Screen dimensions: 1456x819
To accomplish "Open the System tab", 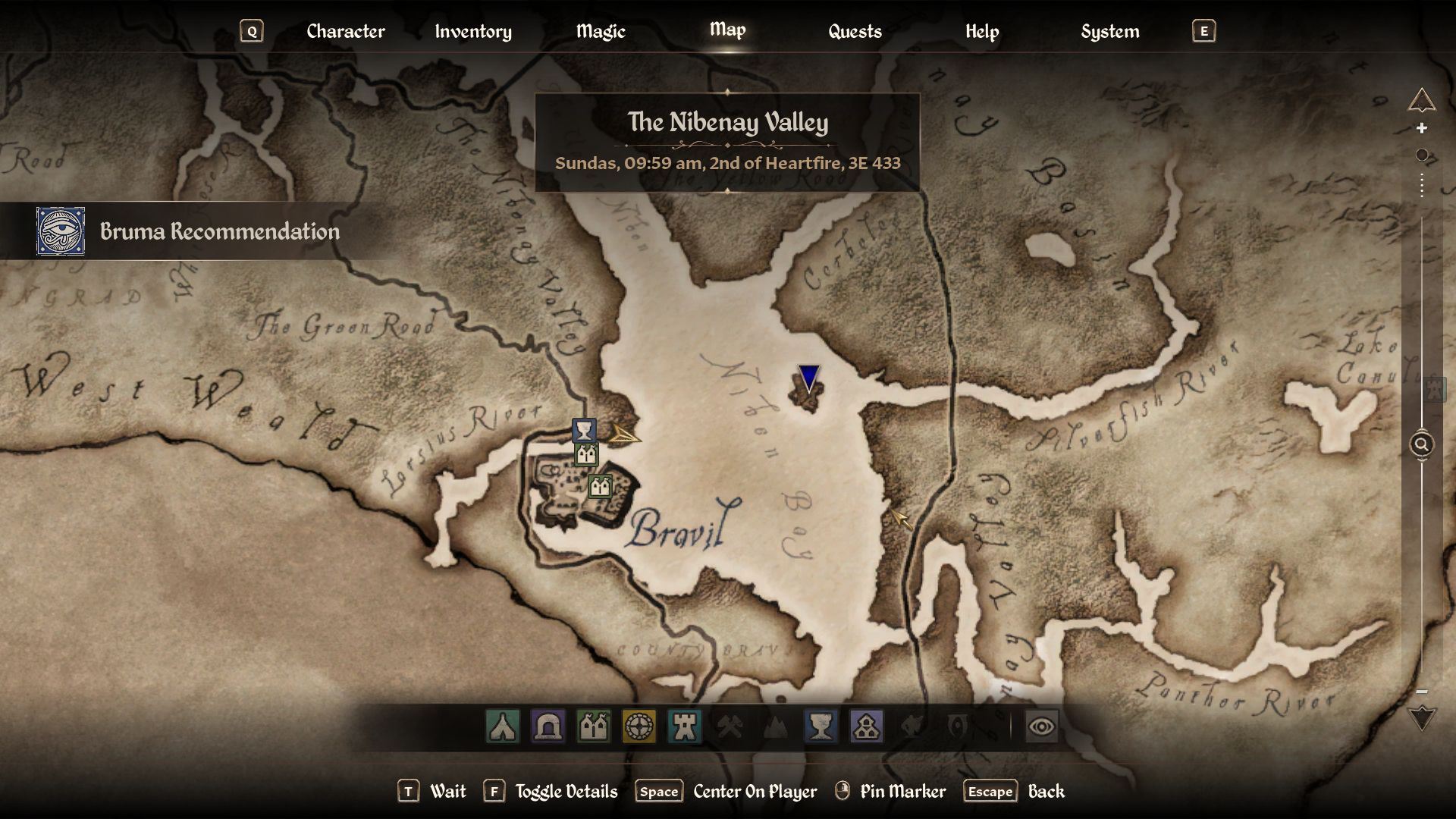I will tap(1109, 31).
